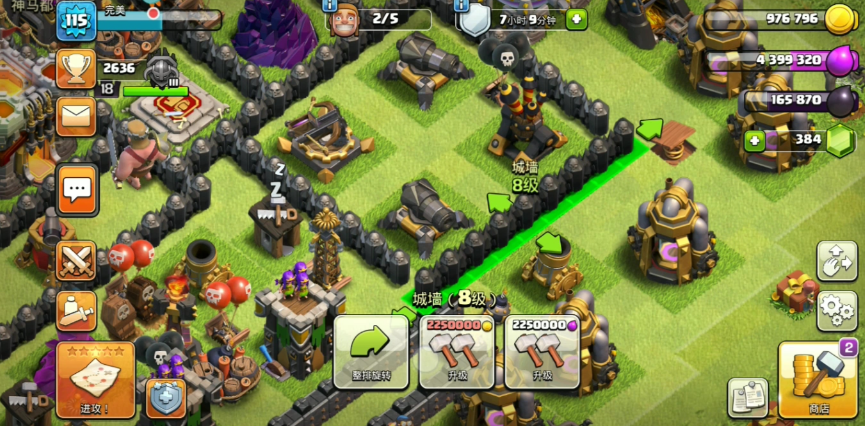Open the crossed swords clan war button
The image size is (865, 426).
[76, 261]
